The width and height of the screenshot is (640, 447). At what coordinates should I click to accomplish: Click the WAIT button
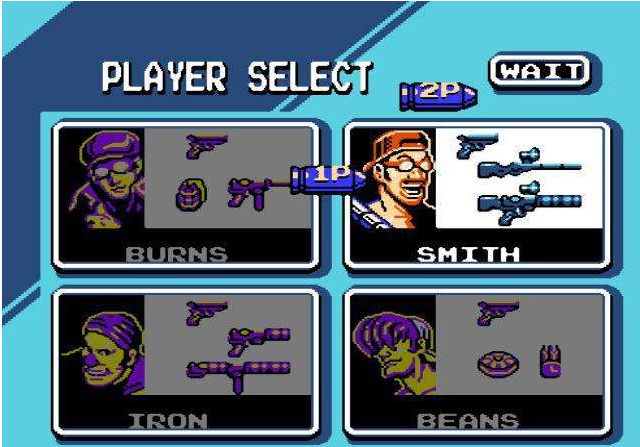[x=539, y=71]
